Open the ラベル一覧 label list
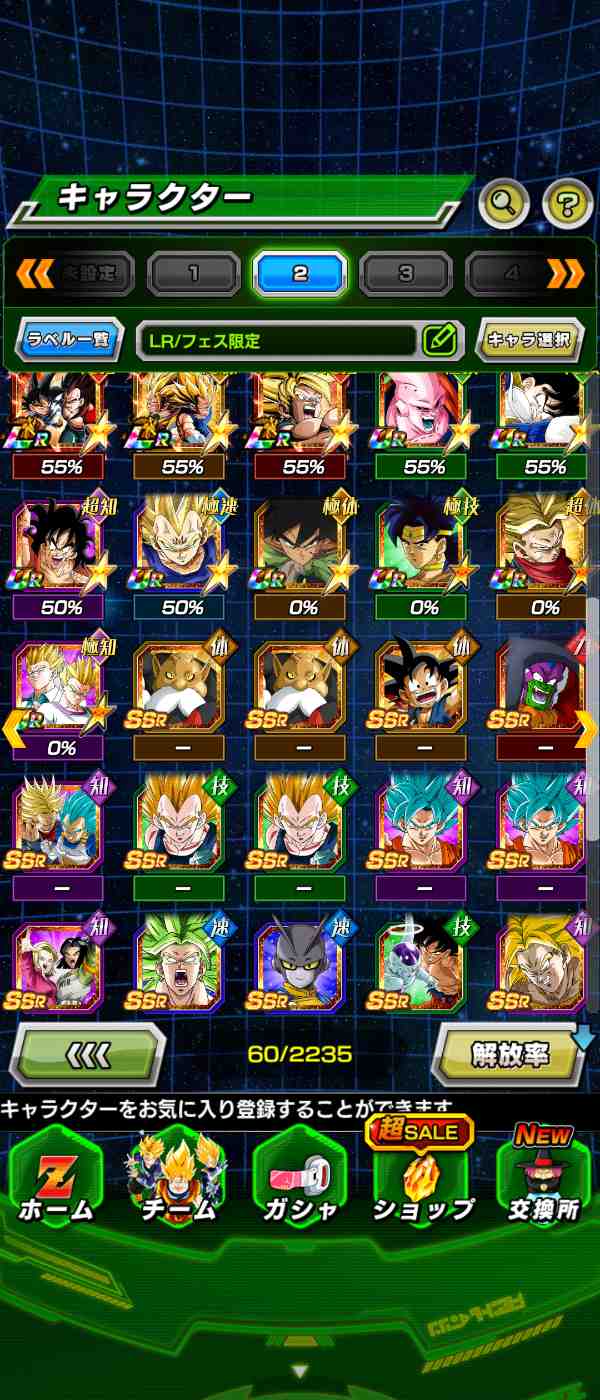This screenshot has width=600, height=1400. click(x=68, y=340)
